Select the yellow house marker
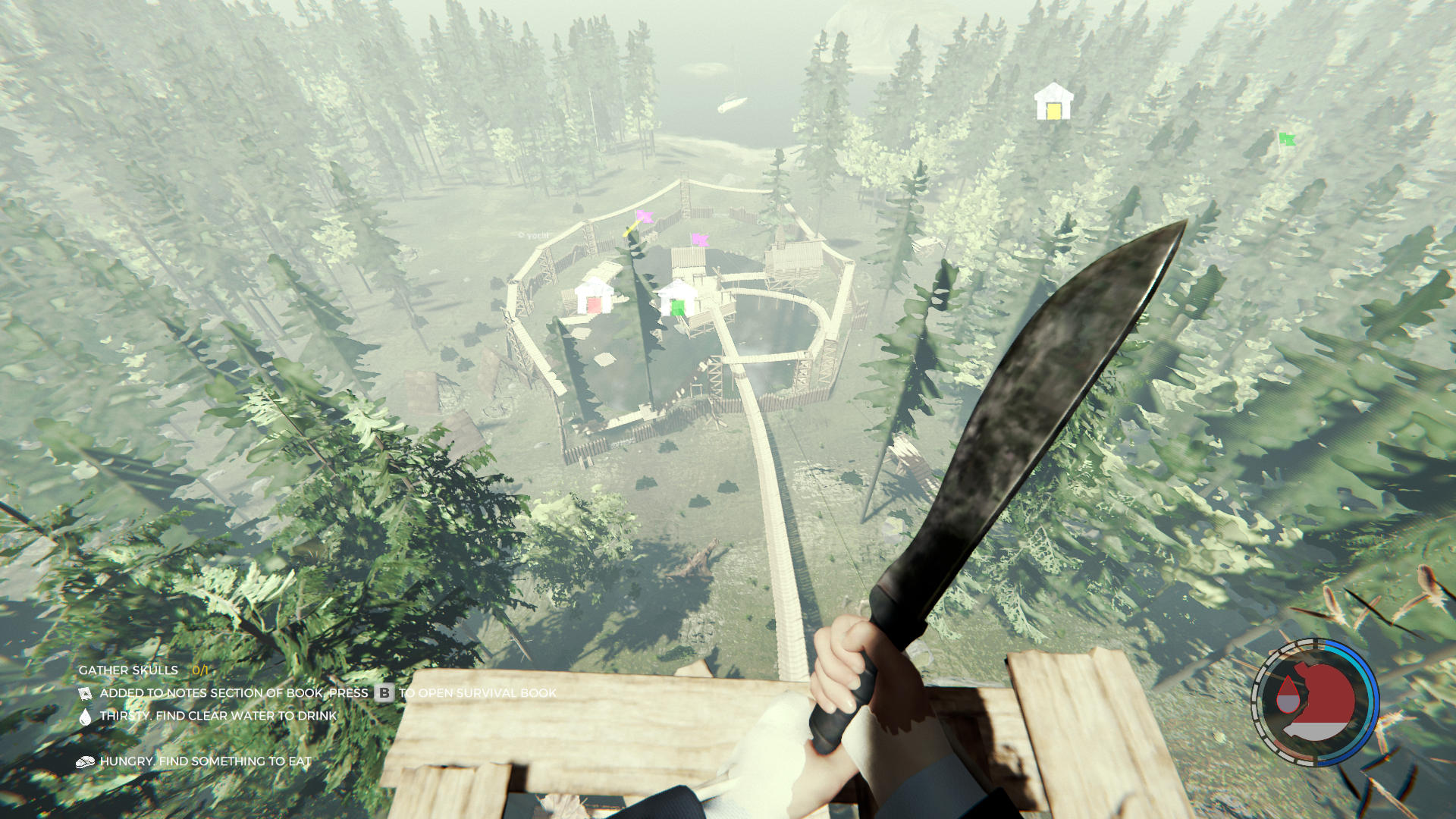This screenshot has height=819, width=1456. (x=1053, y=102)
